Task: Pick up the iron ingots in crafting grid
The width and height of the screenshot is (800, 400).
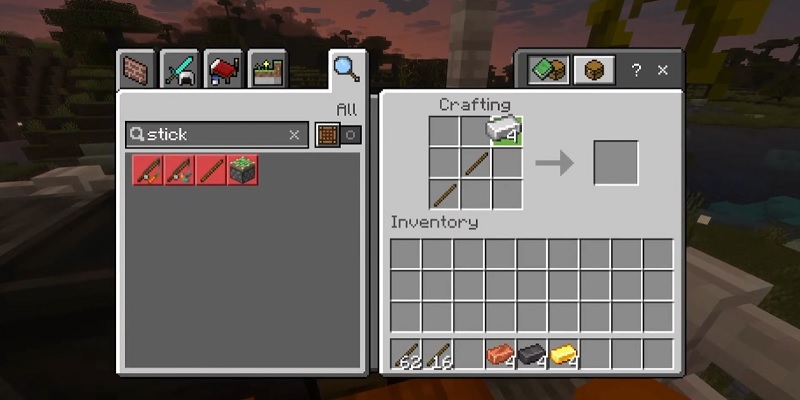Action: 506,131
